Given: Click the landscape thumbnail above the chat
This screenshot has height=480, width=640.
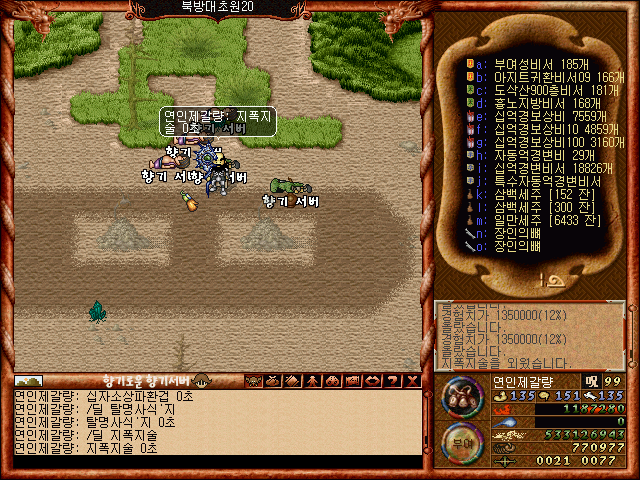Looking at the screenshot, I should [x=28, y=381].
